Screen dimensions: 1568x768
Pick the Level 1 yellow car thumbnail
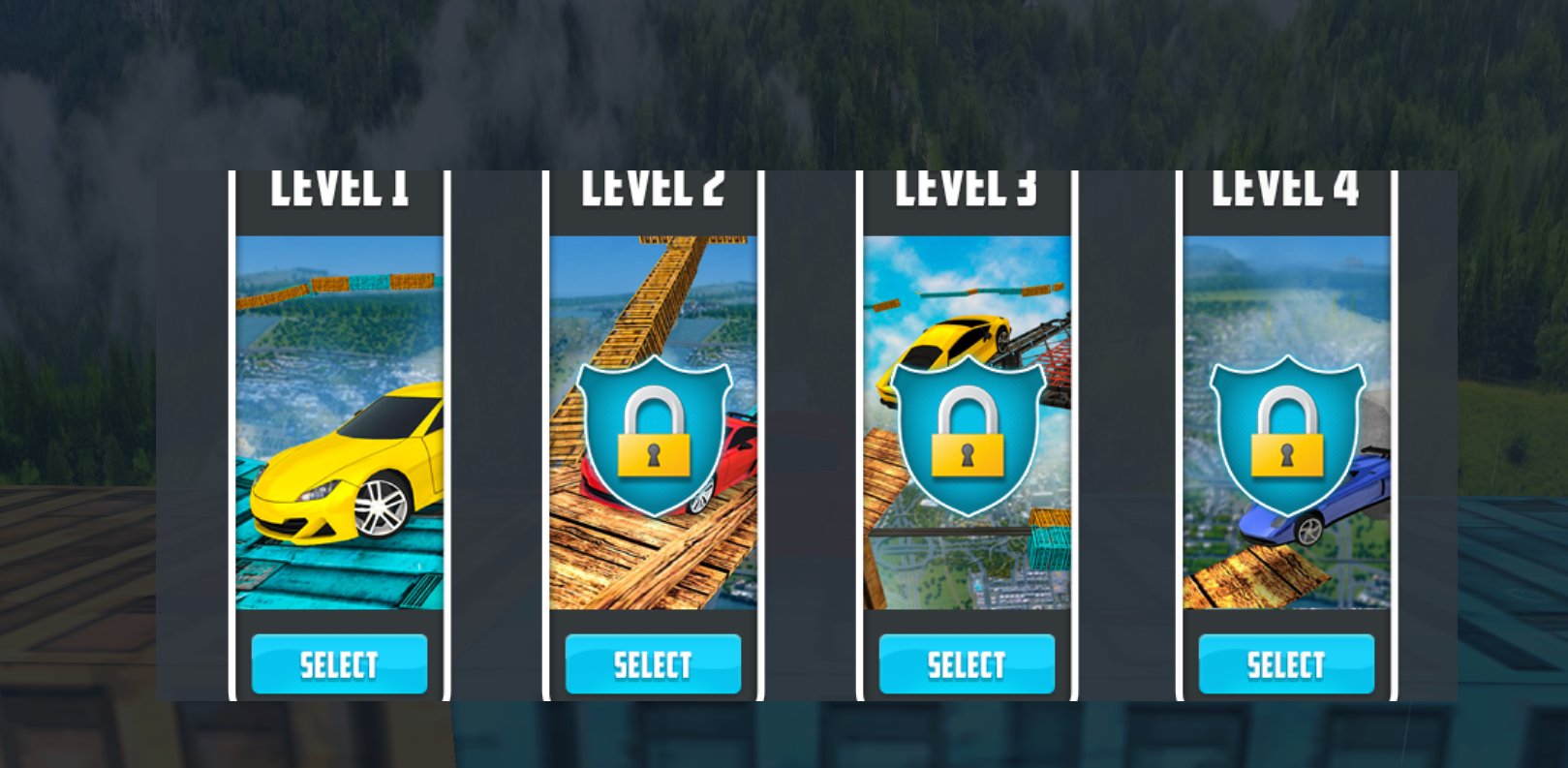click(x=339, y=422)
